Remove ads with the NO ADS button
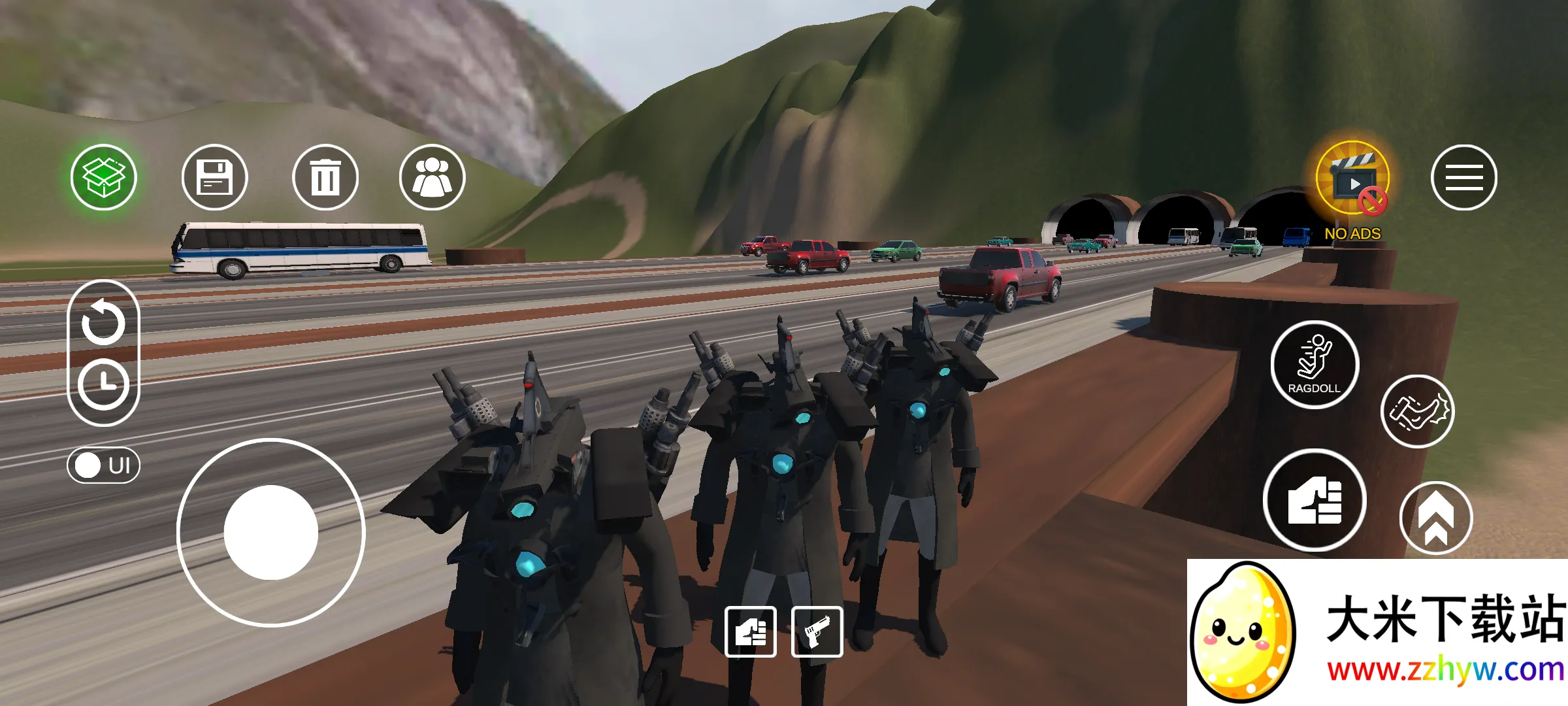This screenshot has width=1568, height=706. coord(1352,186)
